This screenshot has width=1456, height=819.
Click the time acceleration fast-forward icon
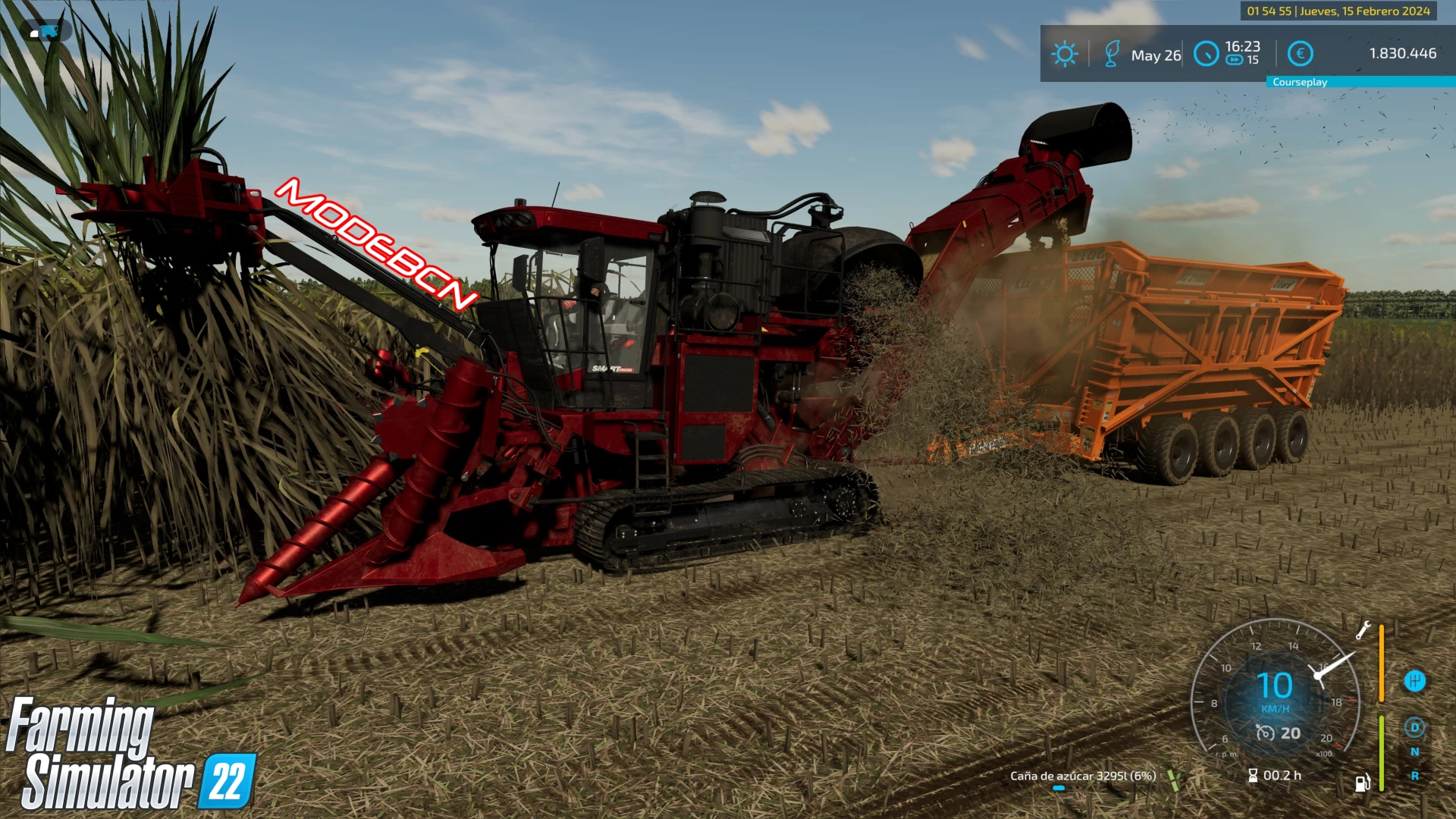tap(1235, 59)
